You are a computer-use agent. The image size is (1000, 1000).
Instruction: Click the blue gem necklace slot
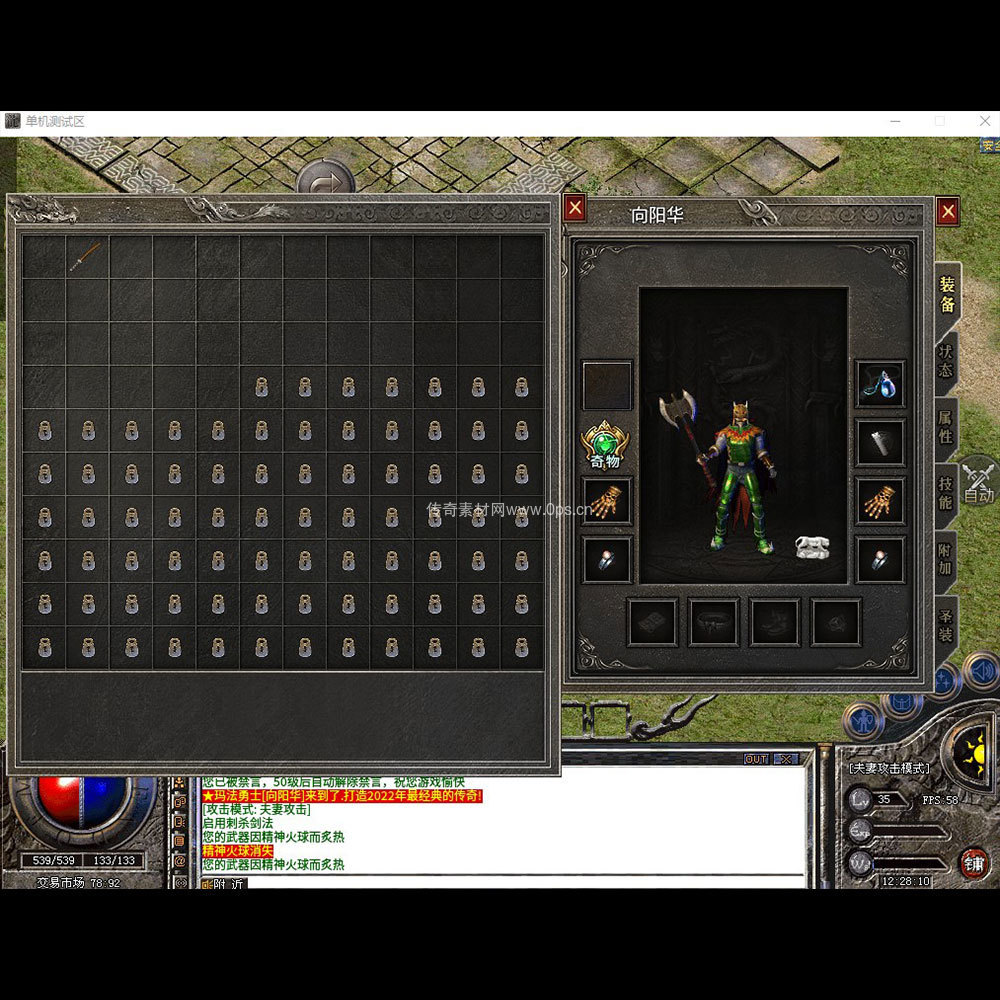(881, 385)
